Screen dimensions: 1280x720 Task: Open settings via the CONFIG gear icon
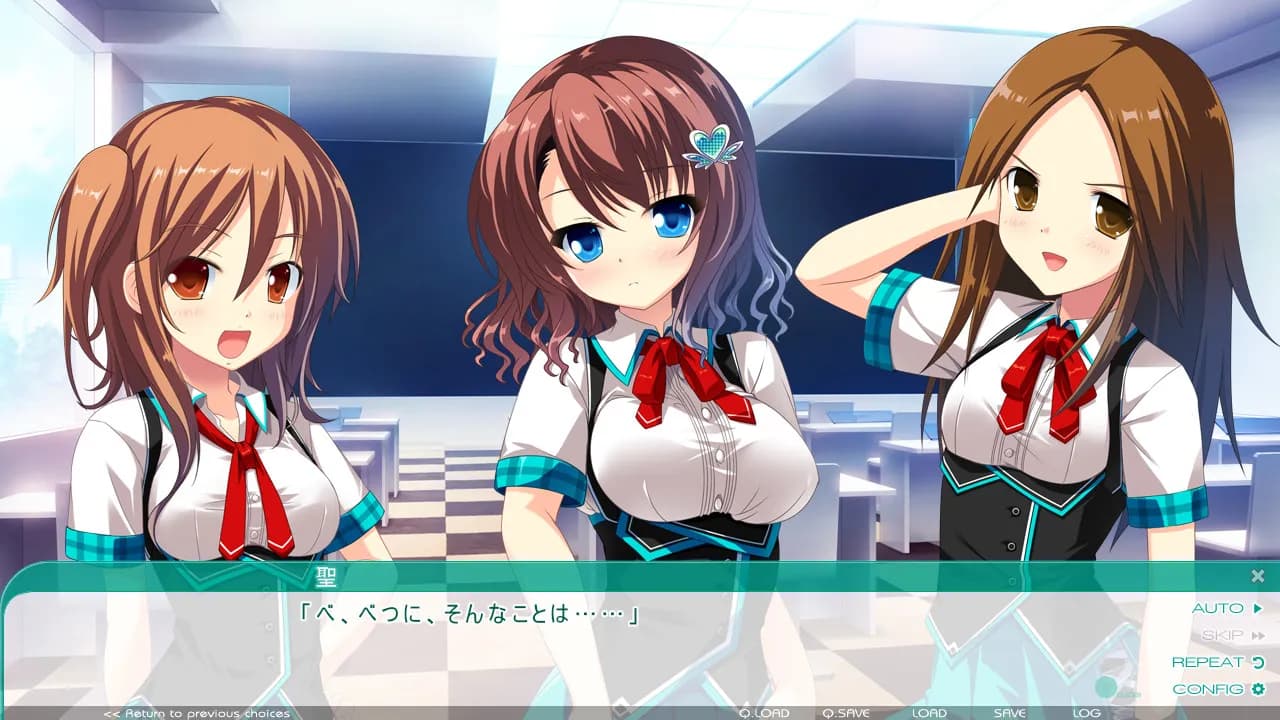coord(1257,688)
